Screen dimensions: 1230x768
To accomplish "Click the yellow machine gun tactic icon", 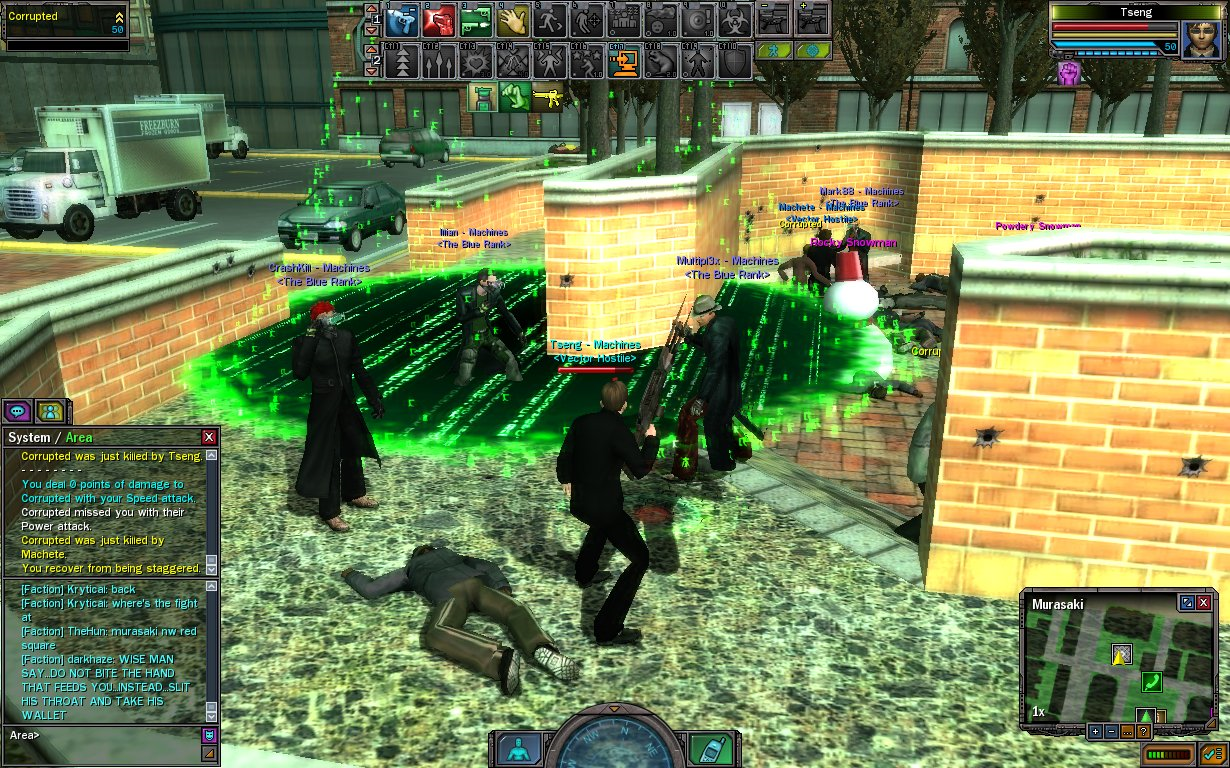I will click(x=547, y=97).
